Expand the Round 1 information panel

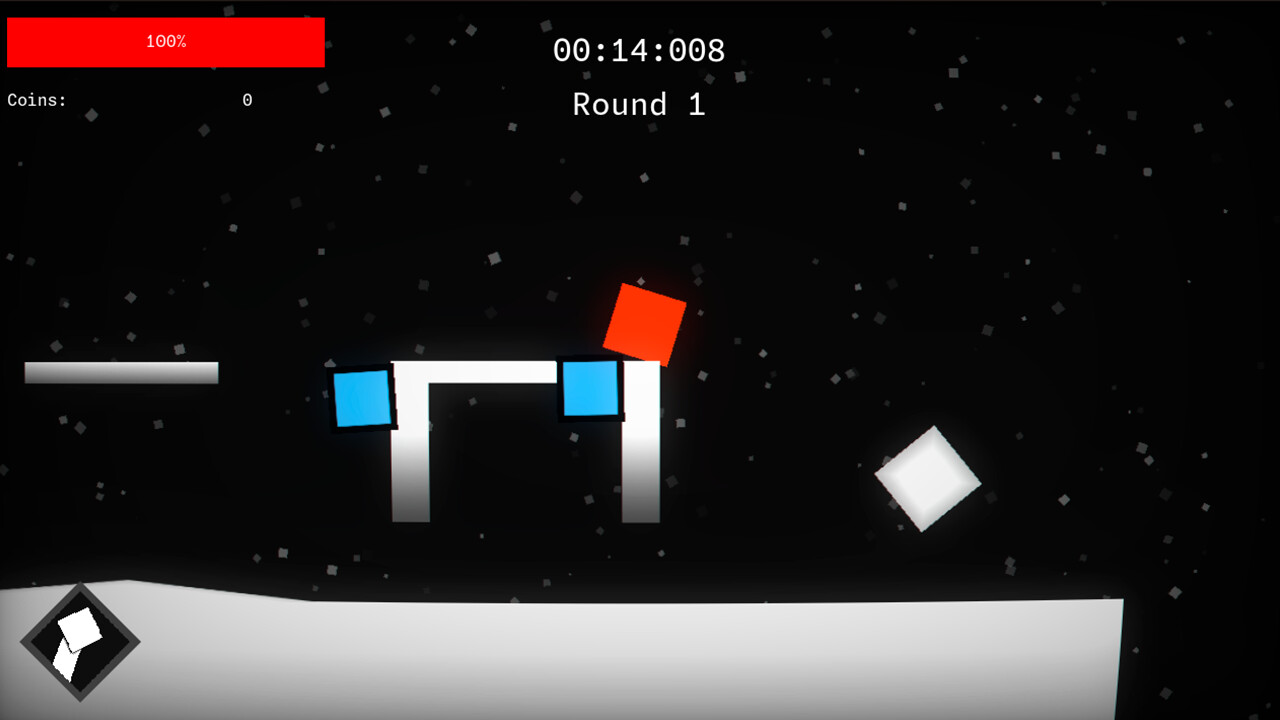[x=638, y=104]
